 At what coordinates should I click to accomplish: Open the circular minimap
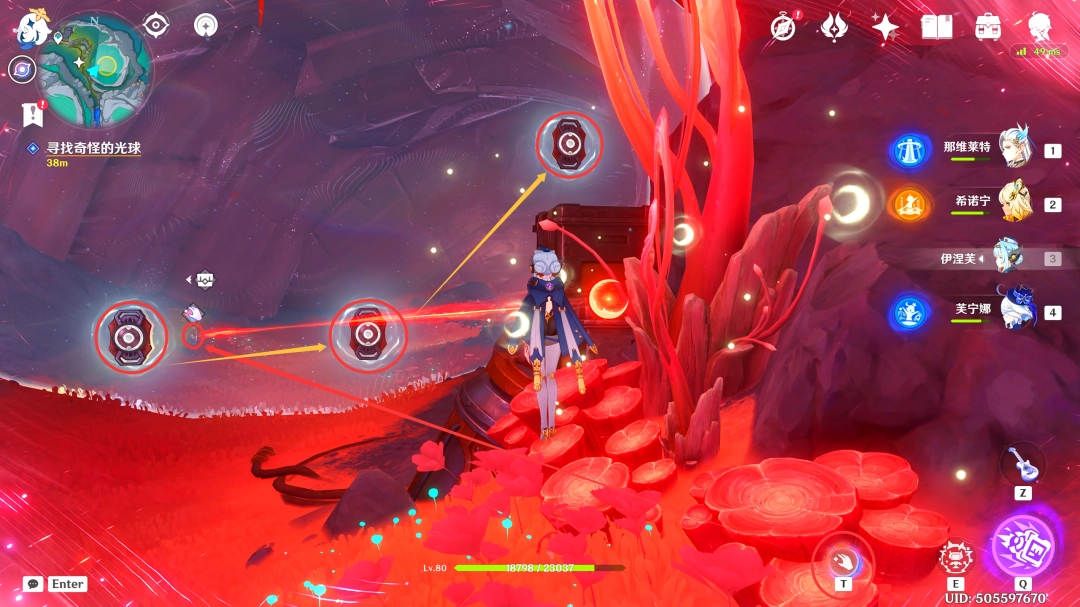95,69
